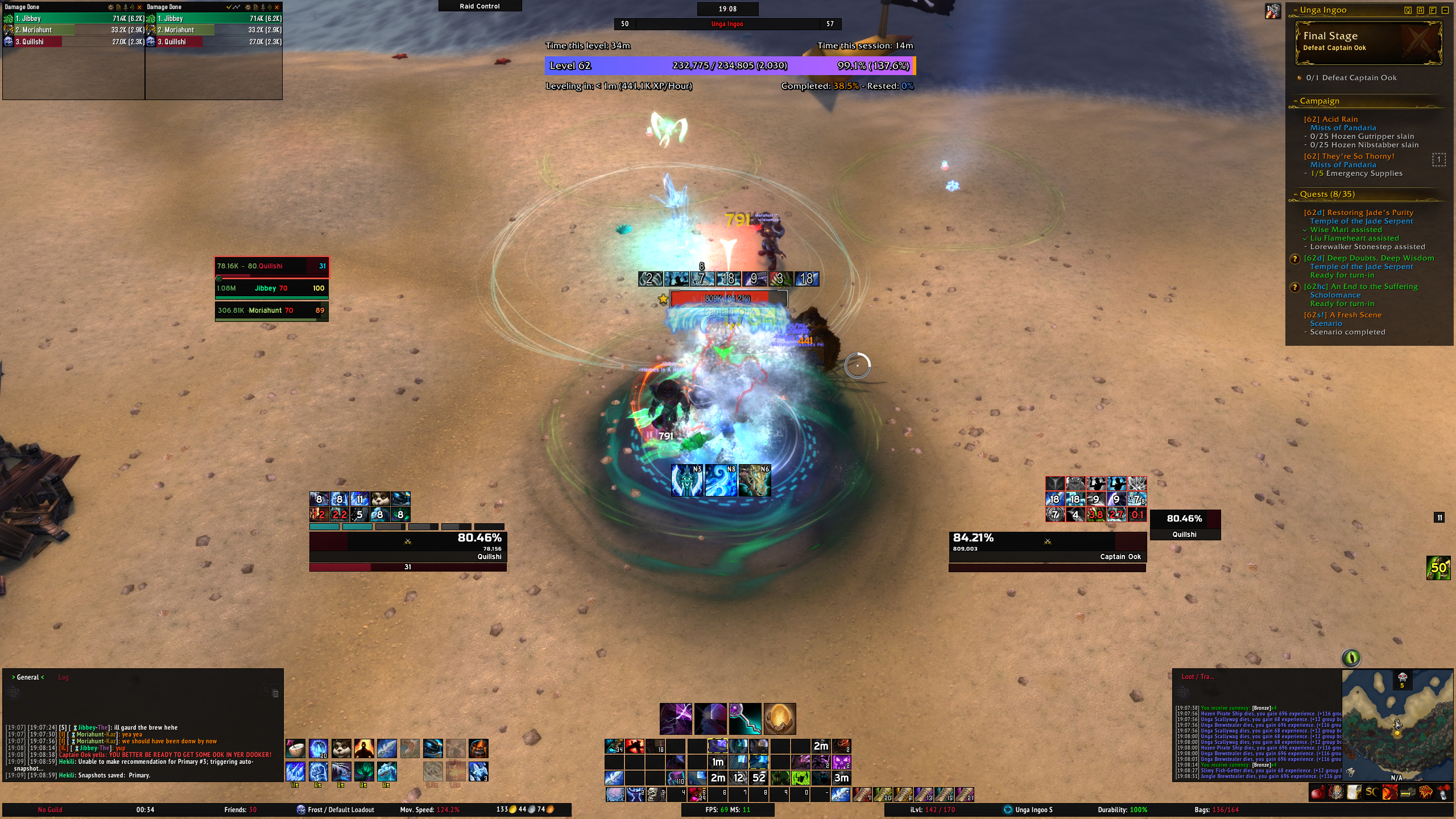Select Moriahunt's party frame
This screenshot has width=1456, height=819.
pyautogui.click(x=271, y=311)
